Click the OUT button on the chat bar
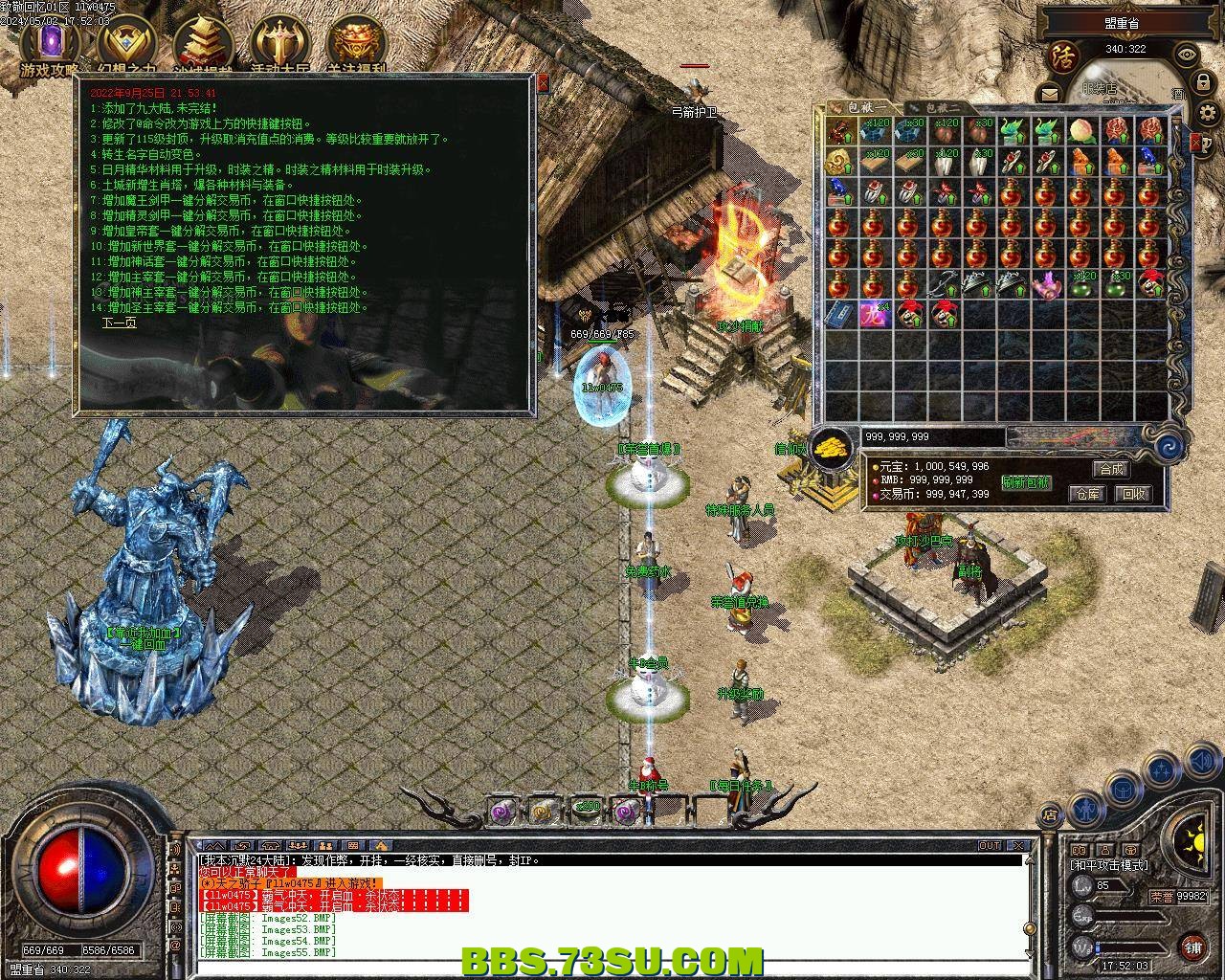Viewport: 1225px width, 980px height. tap(990, 846)
